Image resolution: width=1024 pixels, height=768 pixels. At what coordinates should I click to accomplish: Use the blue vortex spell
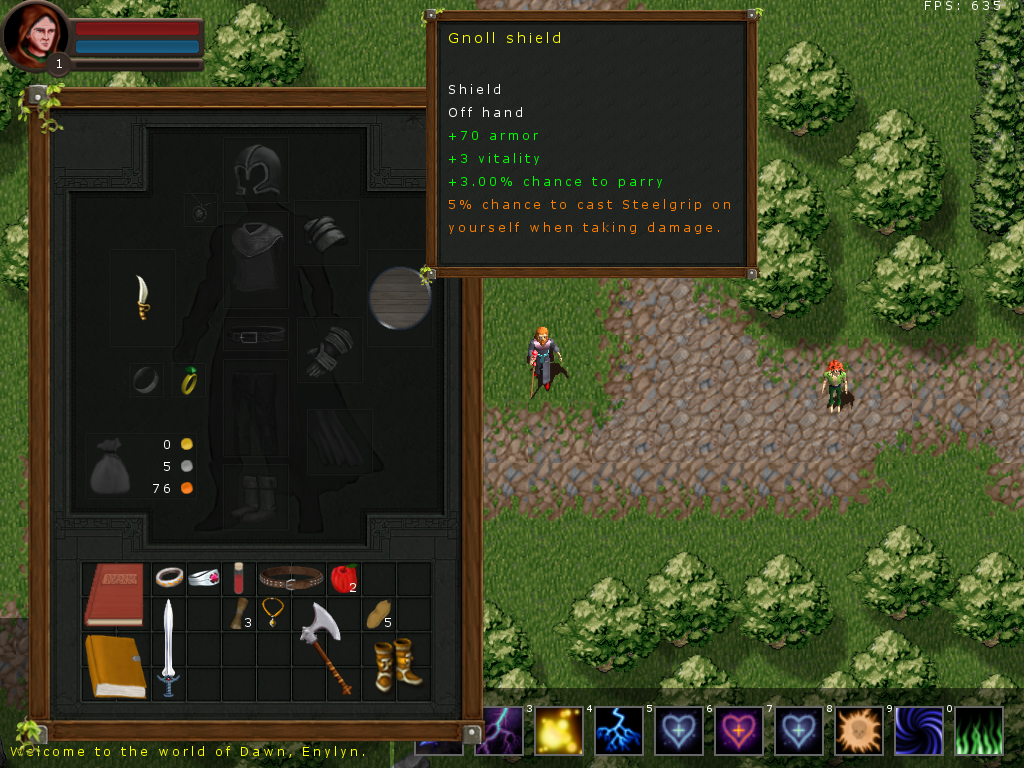[x=918, y=731]
